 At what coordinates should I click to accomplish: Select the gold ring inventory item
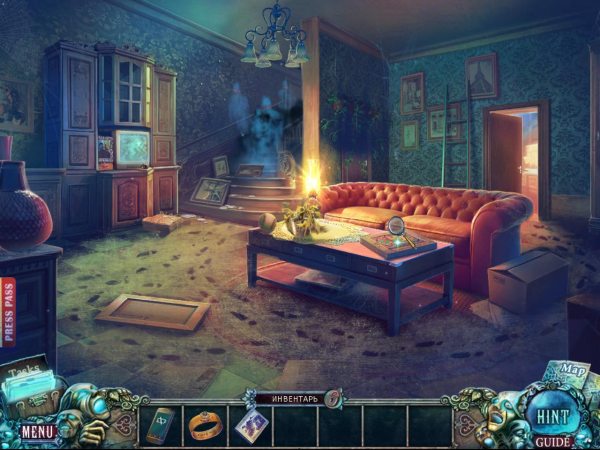[204, 425]
